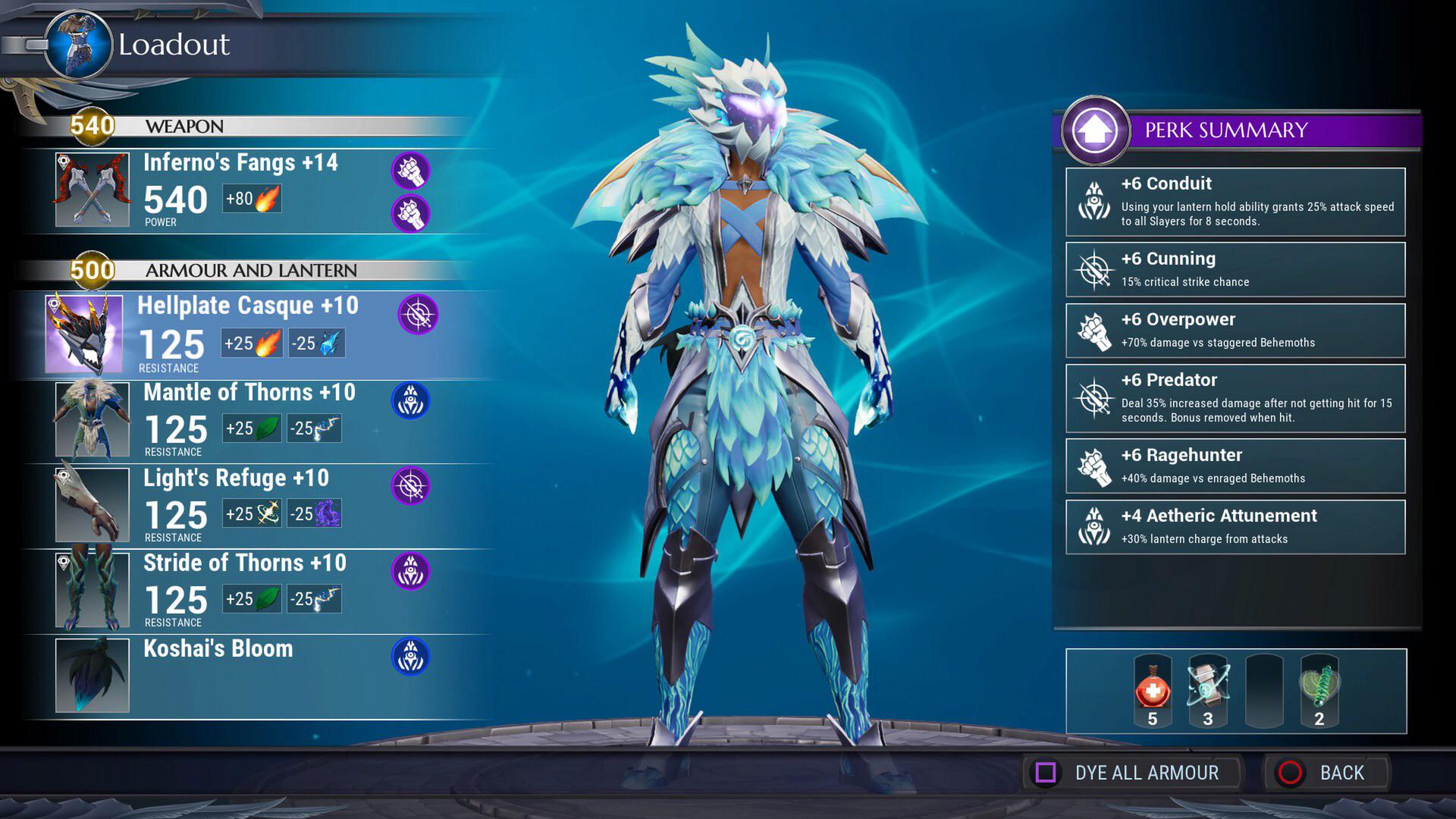Select the Conduit perk entry
Image resolution: width=1456 pixels, height=819 pixels.
click(1235, 202)
